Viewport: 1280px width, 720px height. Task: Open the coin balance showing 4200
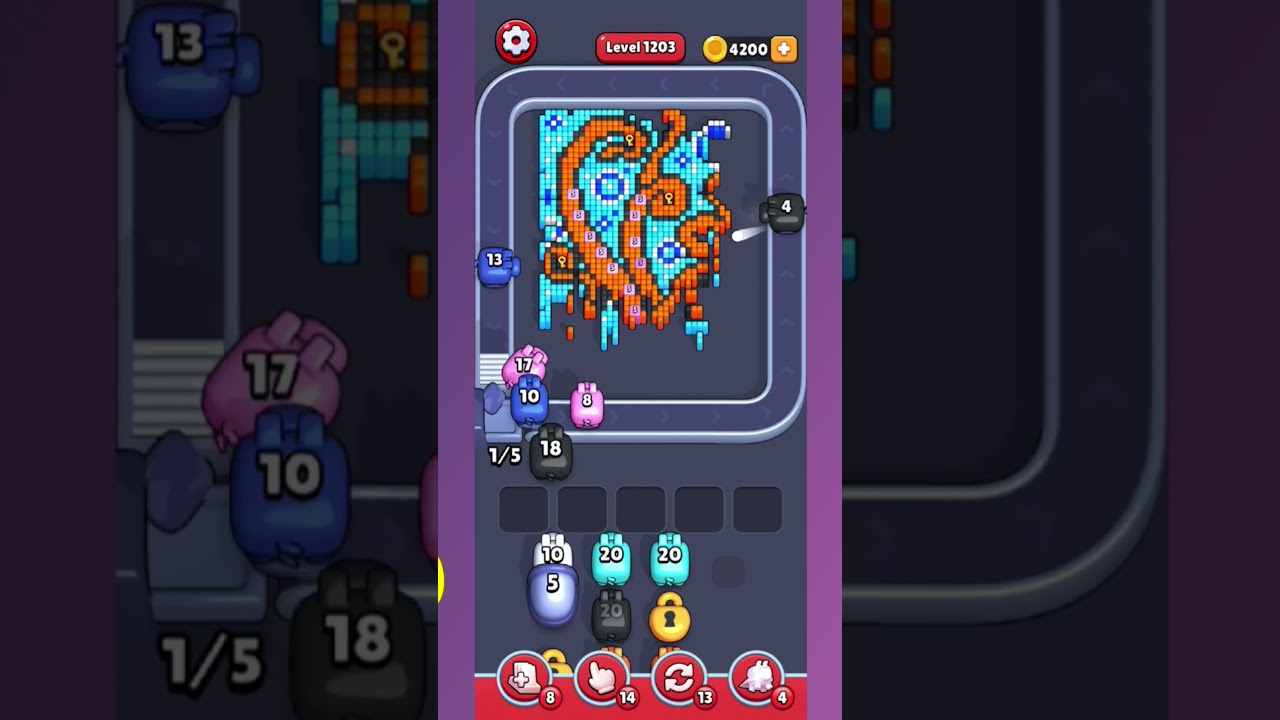click(742, 49)
